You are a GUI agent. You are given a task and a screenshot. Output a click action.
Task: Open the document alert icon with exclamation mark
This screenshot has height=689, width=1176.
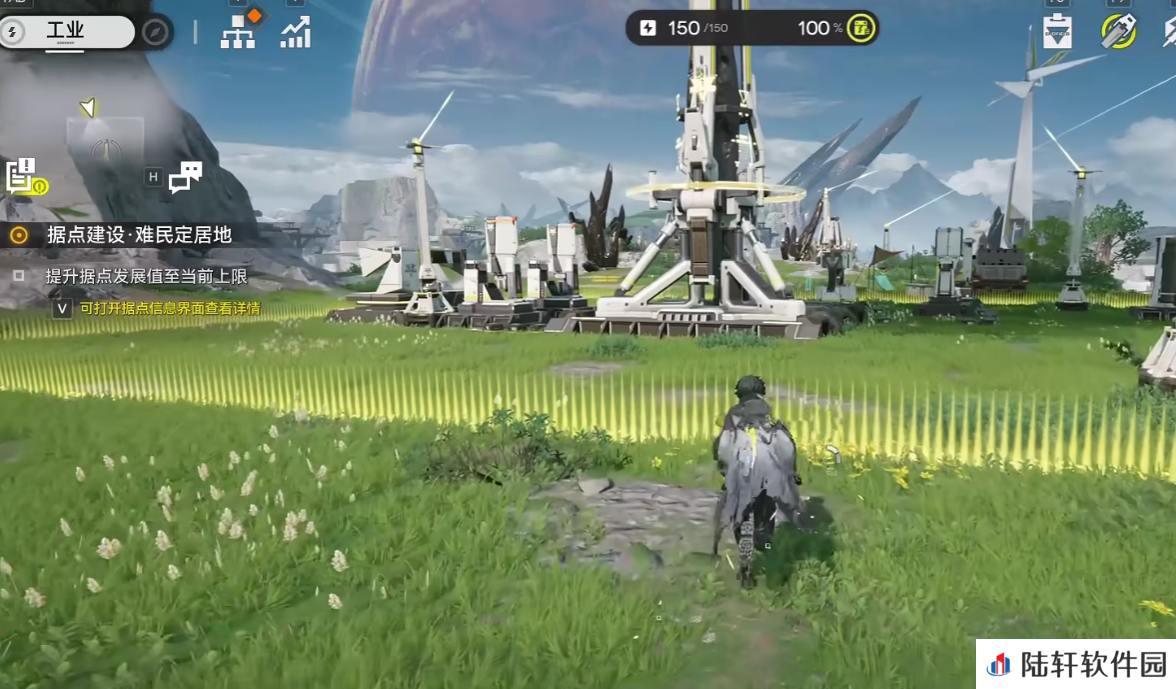(22, 175)
